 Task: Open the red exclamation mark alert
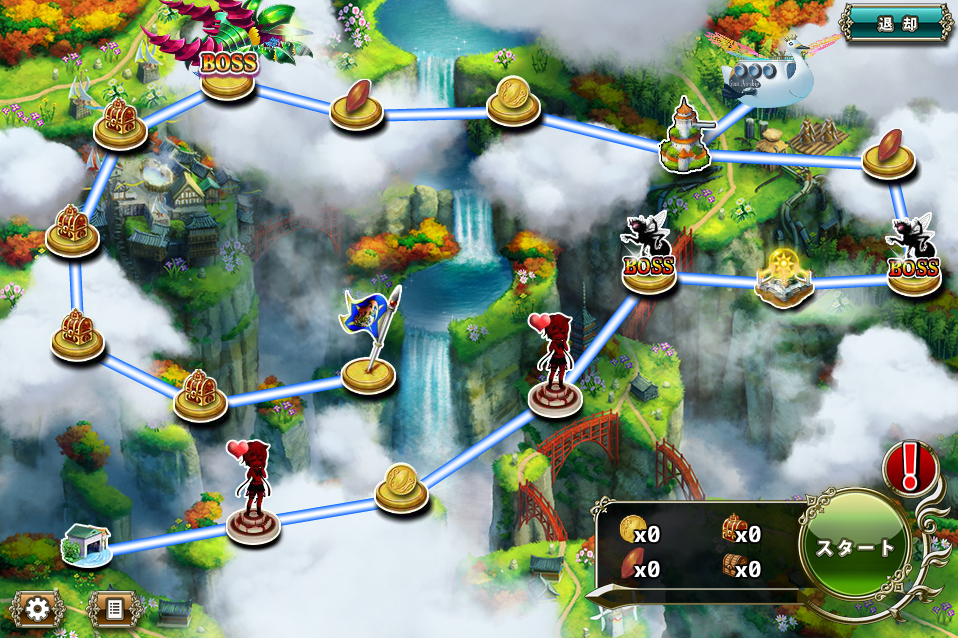click(909, 467)
